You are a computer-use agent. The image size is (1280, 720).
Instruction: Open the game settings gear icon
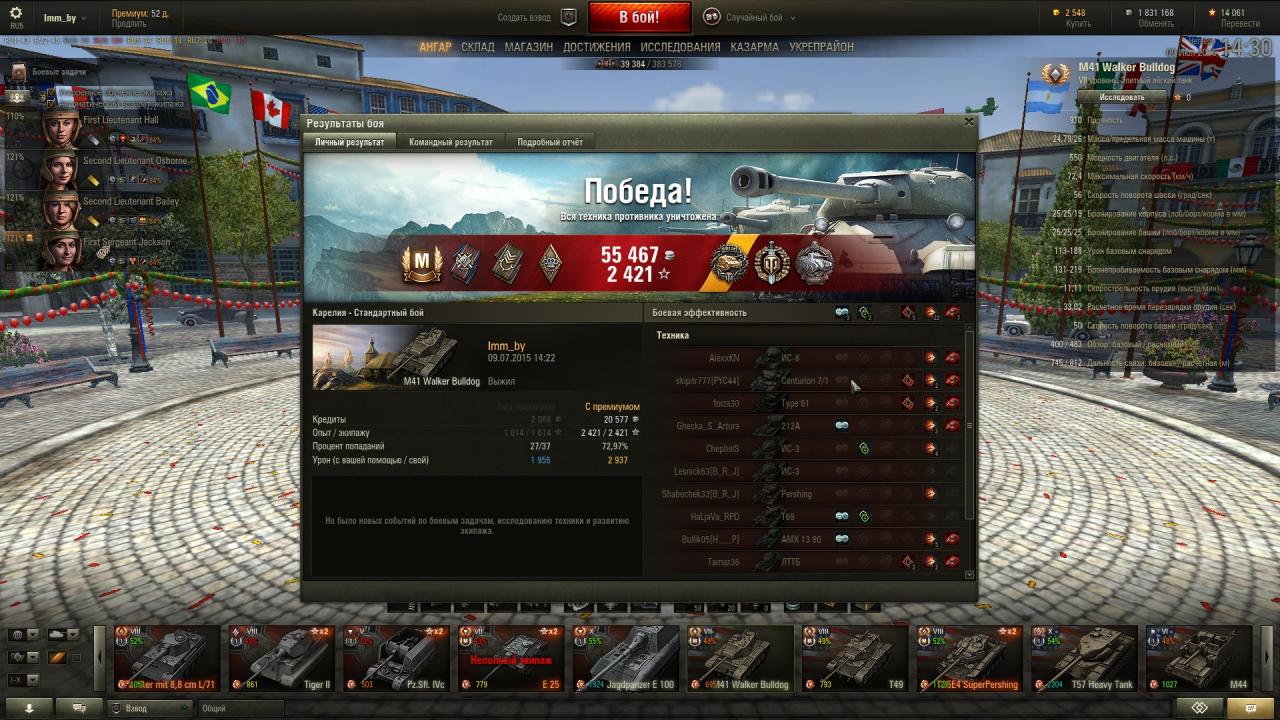[x=16, y=13]
